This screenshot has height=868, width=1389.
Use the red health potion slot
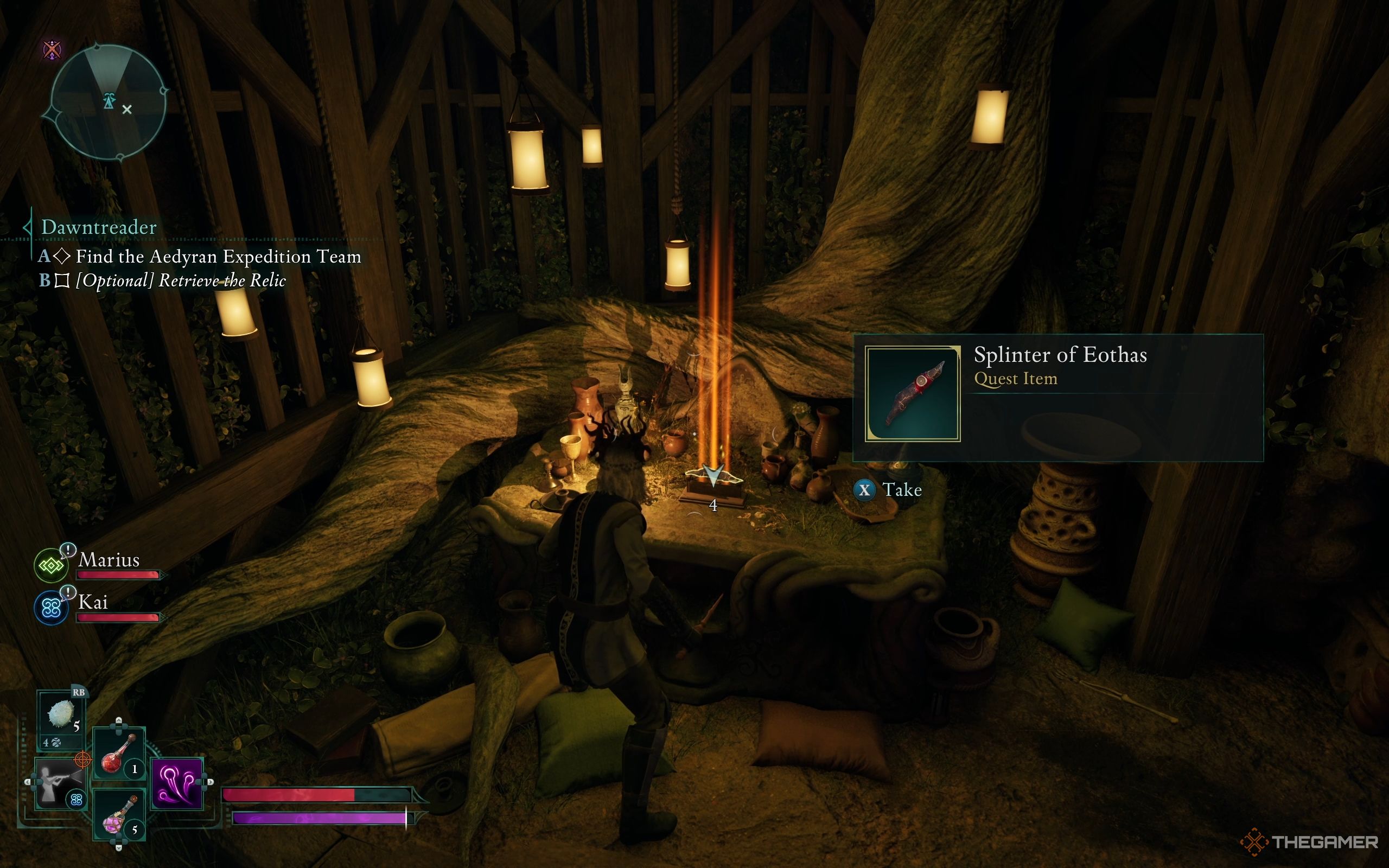[118, 752]
